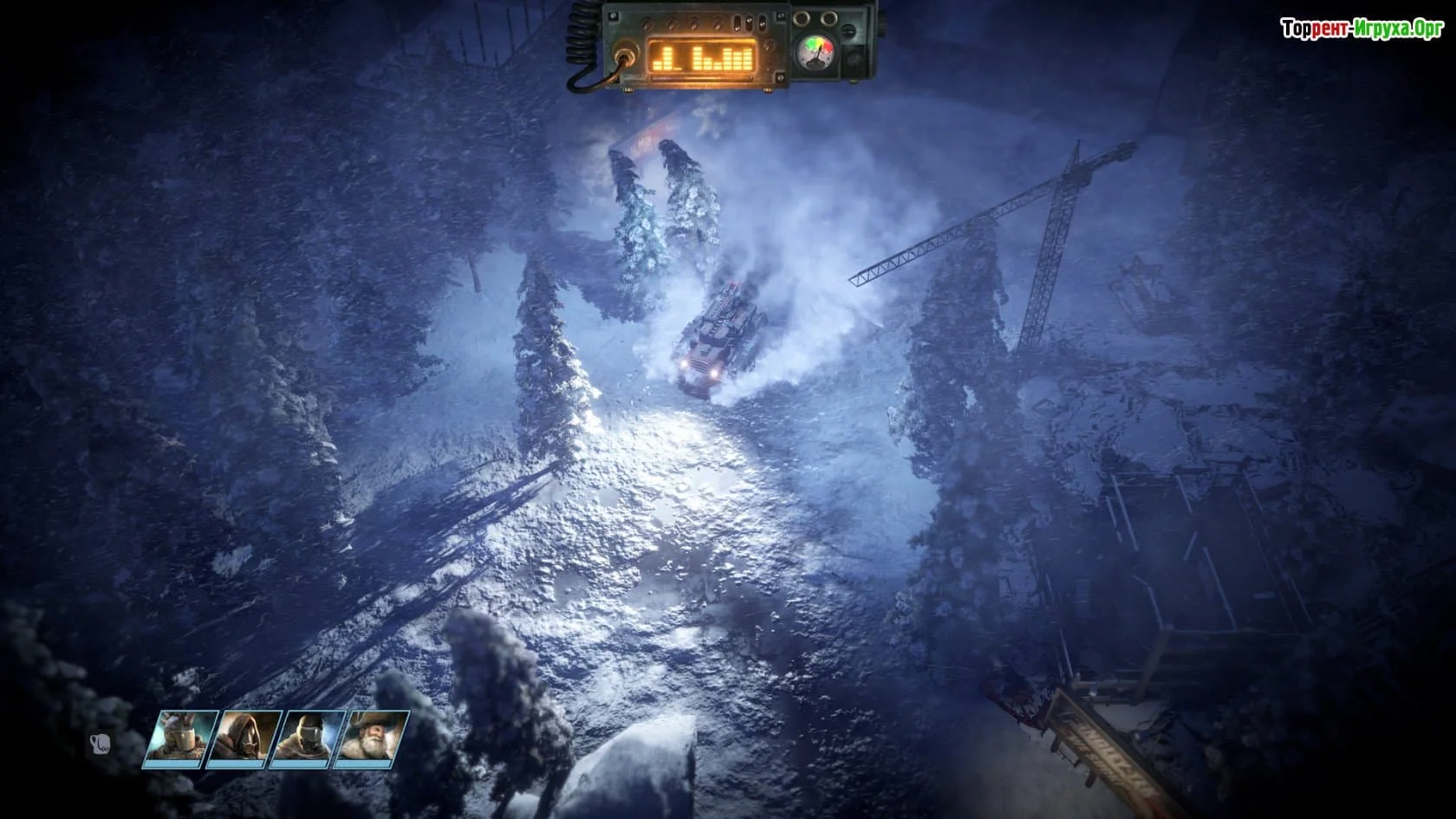
Task: Open the Торрент-Игруха.Орг watermark link
Action: (x=1362, y=29)
